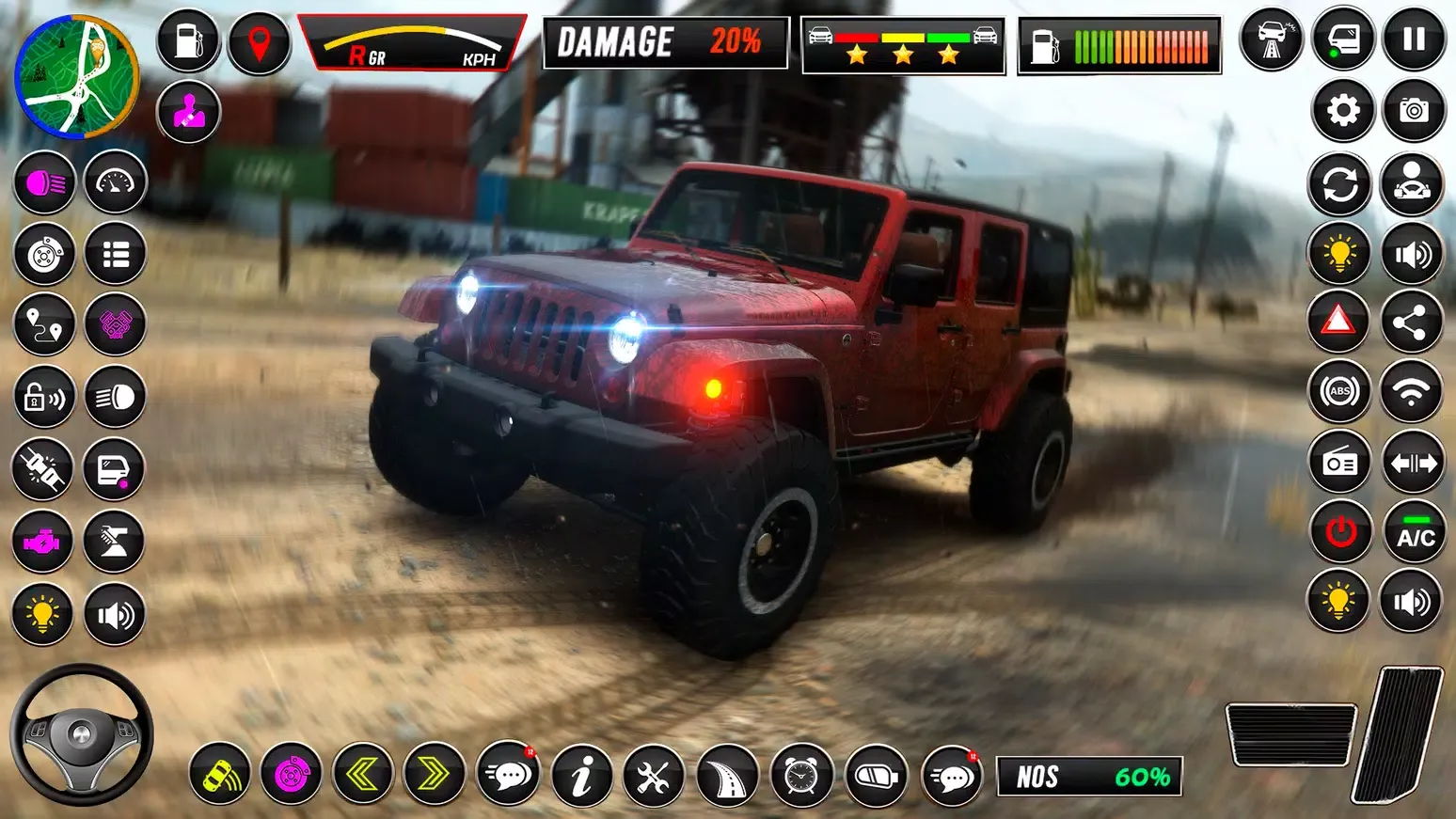Open the route waypoints tool
The image size is (1456, 819).
pos(43,325)
